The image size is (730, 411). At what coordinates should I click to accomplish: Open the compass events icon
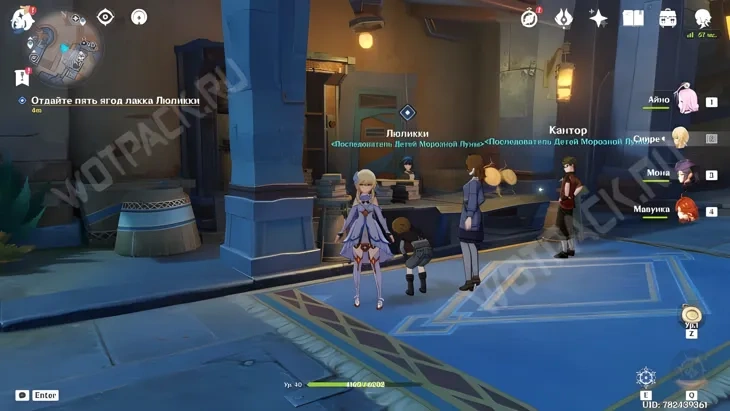[530, 18]
